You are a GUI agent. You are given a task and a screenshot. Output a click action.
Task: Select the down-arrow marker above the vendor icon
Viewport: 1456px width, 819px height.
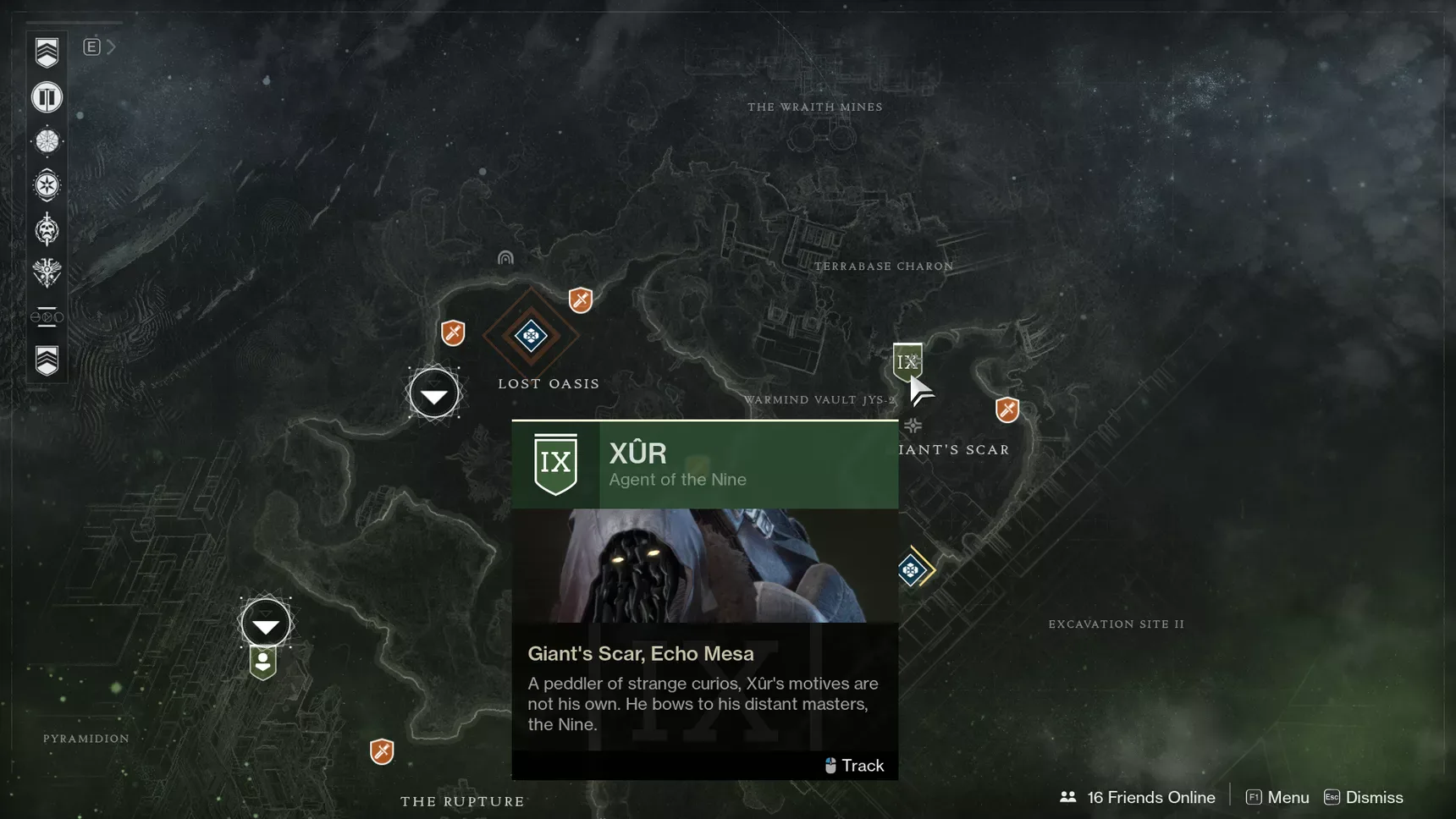pos(266,624)
